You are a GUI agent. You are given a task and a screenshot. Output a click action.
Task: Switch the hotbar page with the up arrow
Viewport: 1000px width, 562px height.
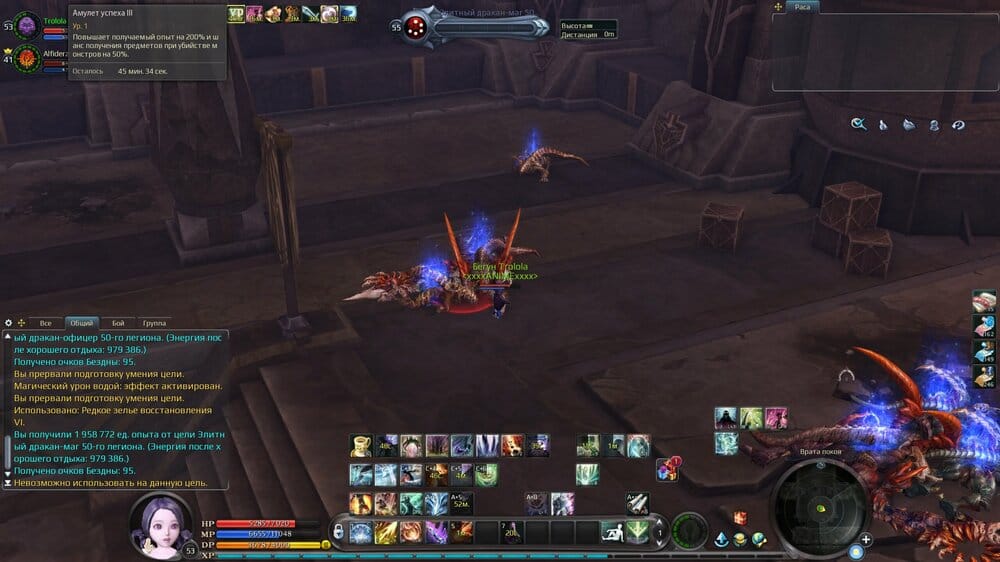click(658, 524)
